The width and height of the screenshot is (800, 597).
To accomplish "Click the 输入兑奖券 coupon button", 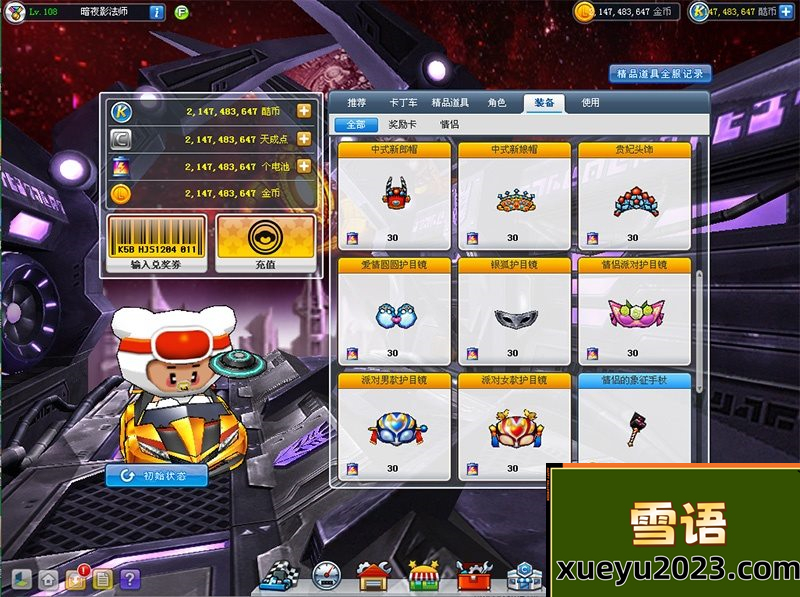I will (156, 244).
